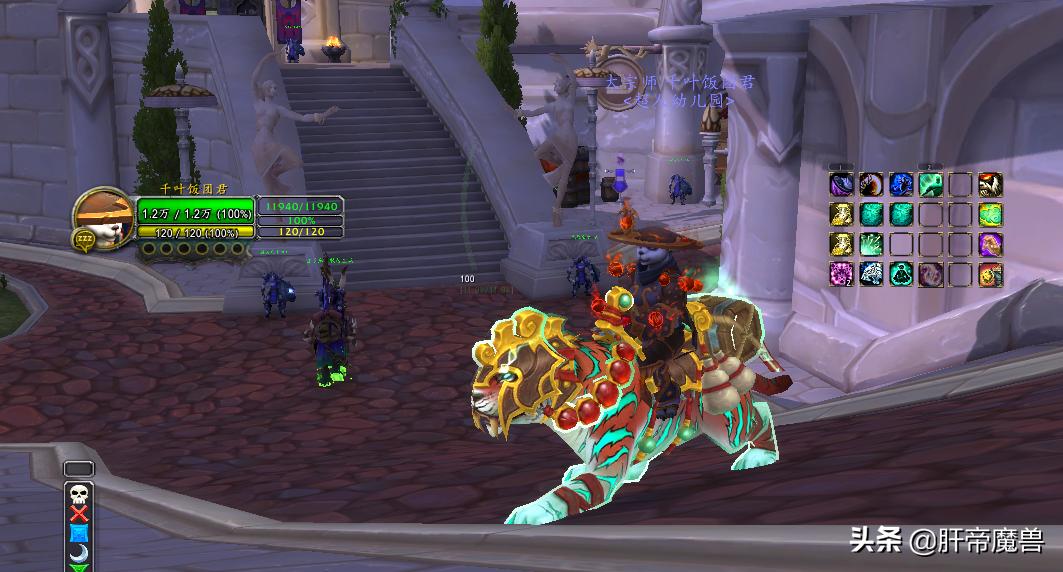Use the pink sparkle item with count 2
The width and height of the screenshot is (1063, 572).
coord(841,274)
